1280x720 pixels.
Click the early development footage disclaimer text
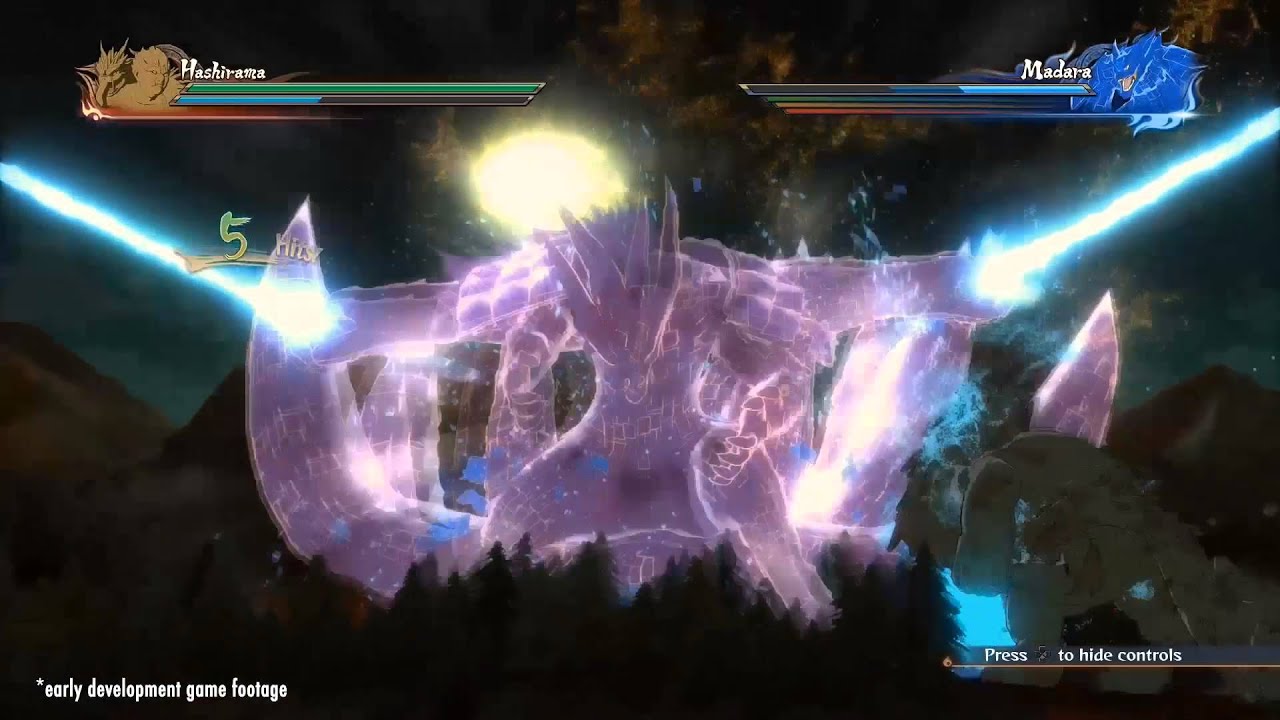pyautogui.click(x=160, y=689)
